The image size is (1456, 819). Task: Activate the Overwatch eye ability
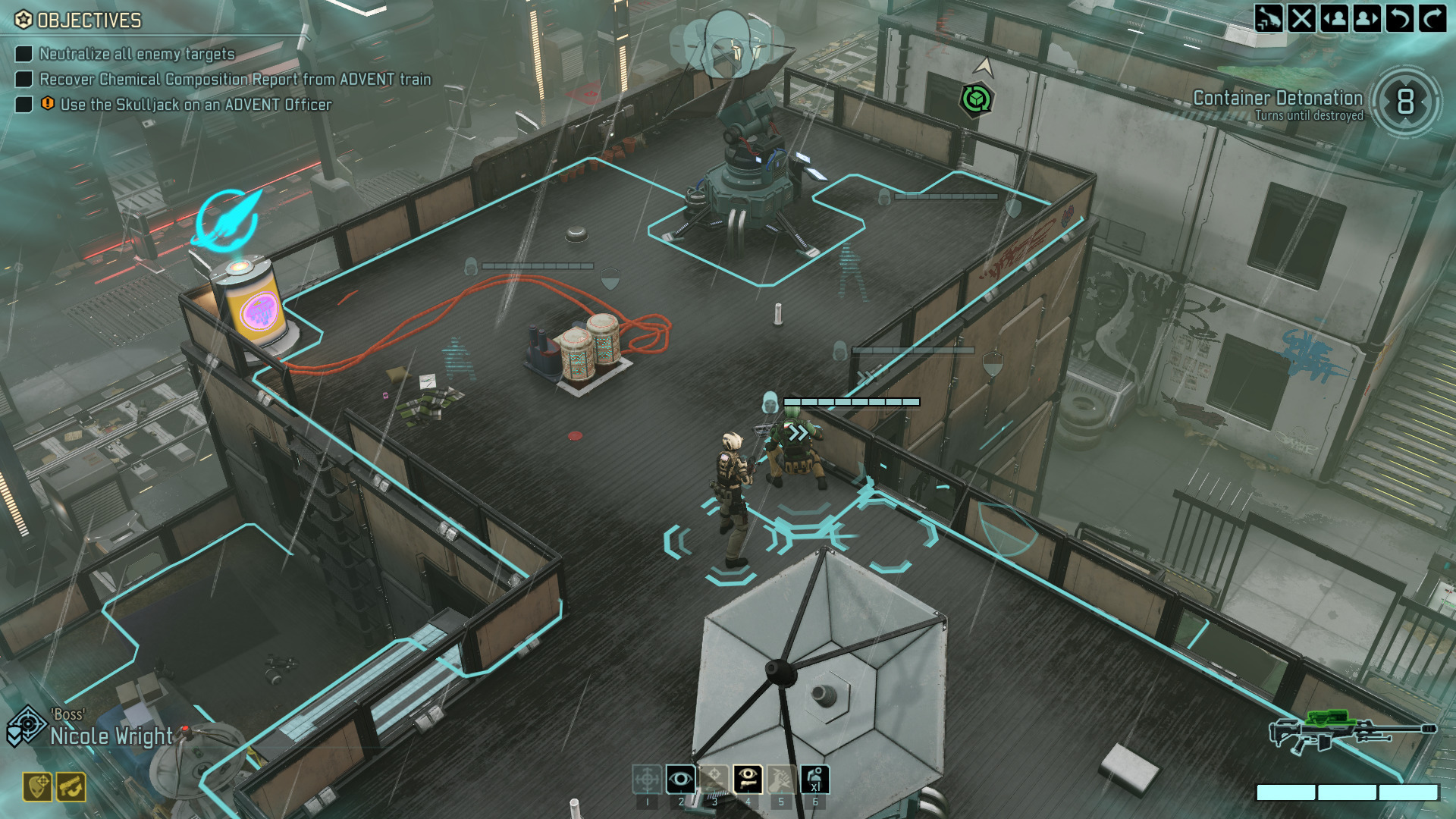click(x=680, y=780)
